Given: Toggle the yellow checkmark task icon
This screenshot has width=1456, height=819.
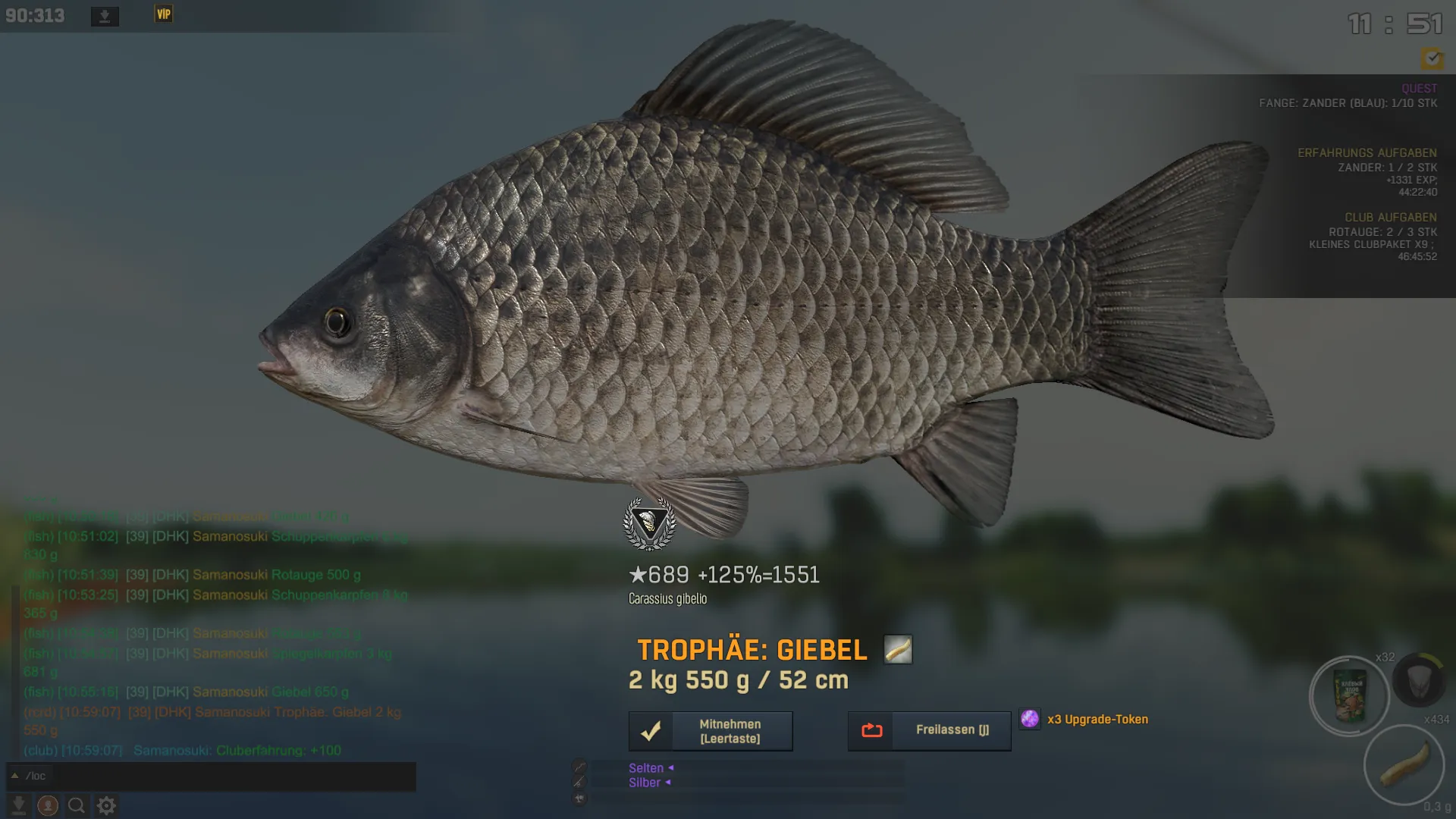Looking at the screenshot, I should (x=1432, y=58).
